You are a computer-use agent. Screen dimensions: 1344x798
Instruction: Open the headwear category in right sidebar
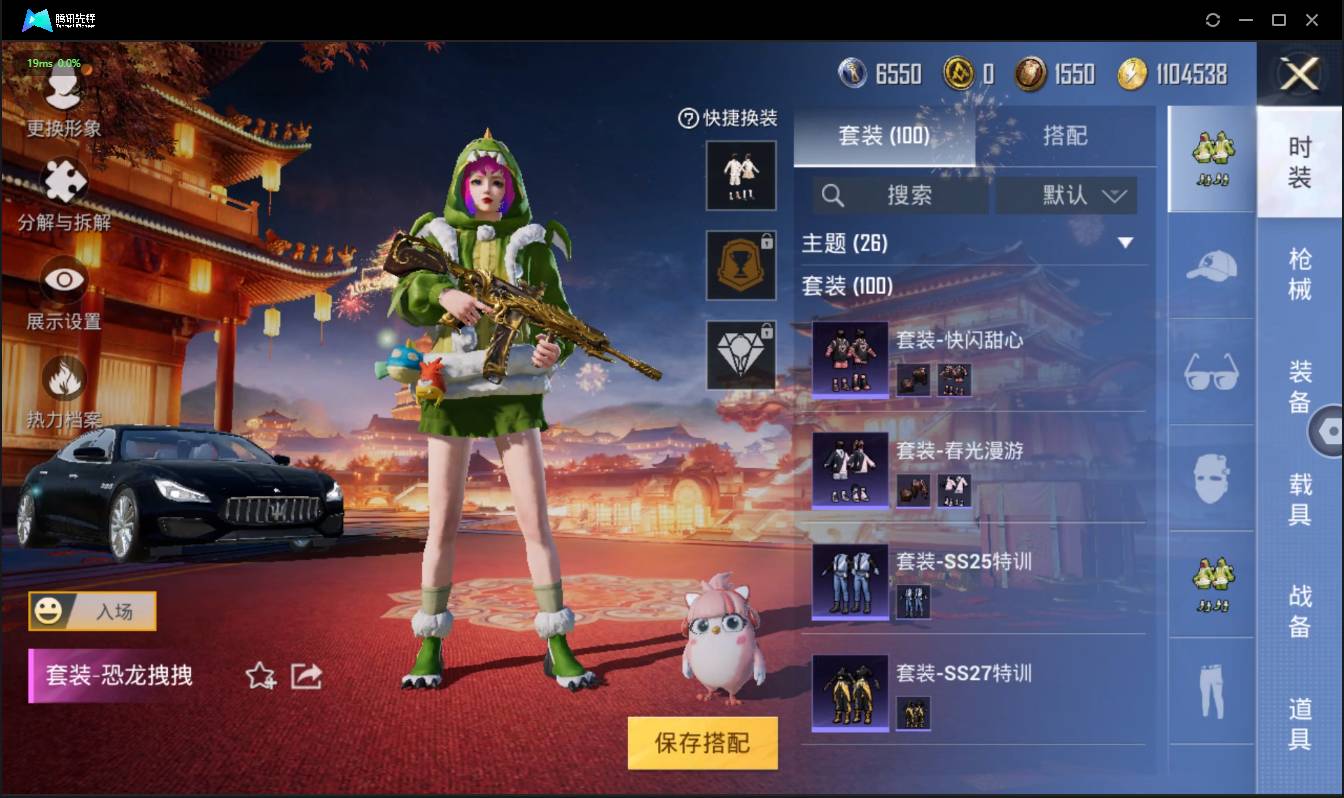1210,266
